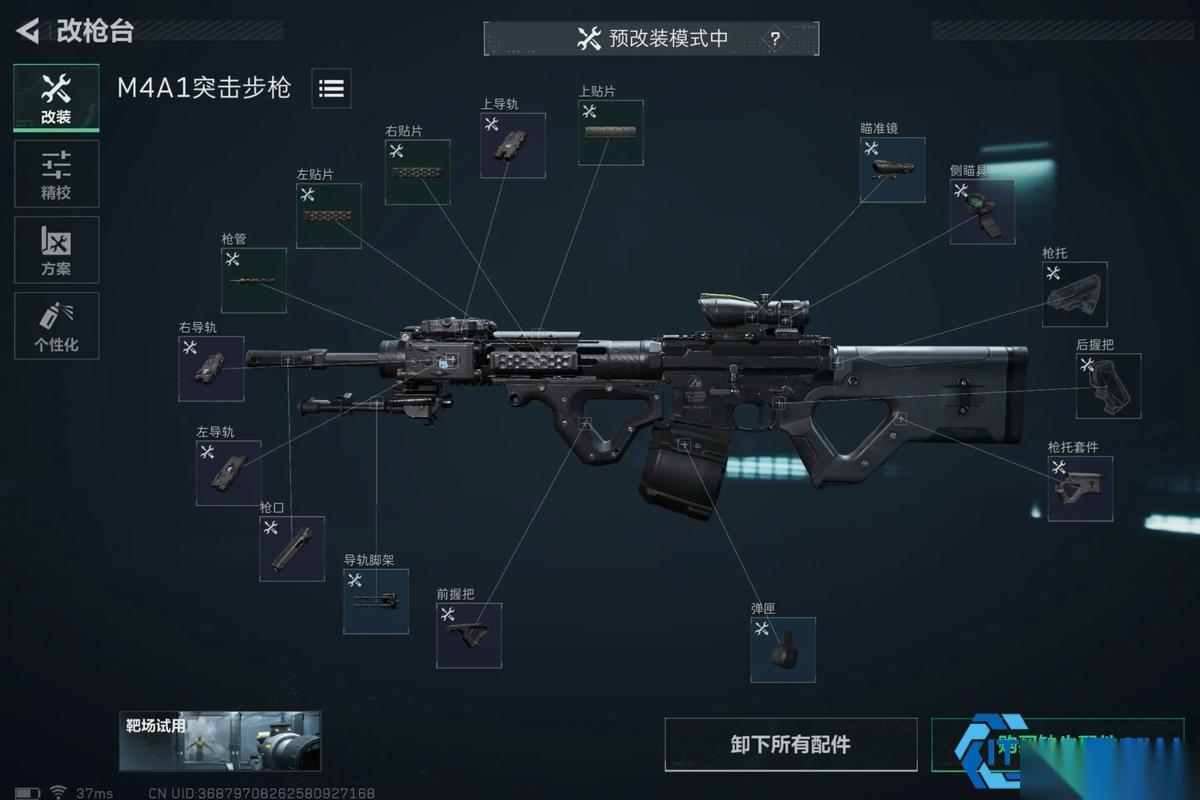Choose the 枪口 muzzle slot
Viewport: 1200px width, 800px height.
(292, 548)
